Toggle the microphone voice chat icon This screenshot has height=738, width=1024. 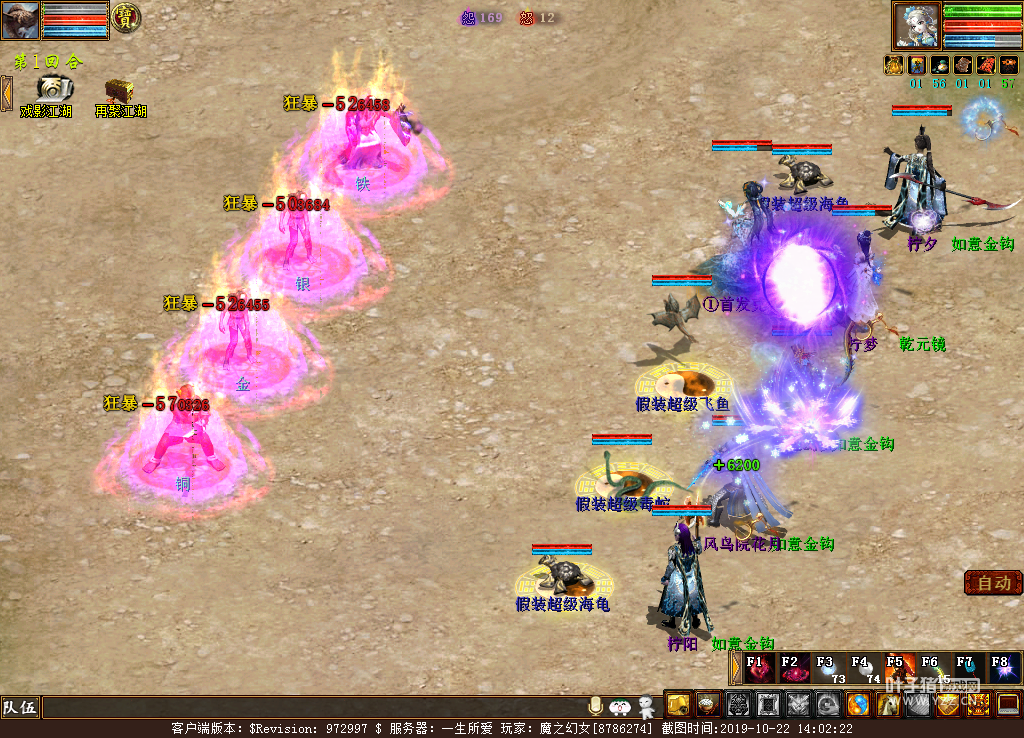click(x=596, y=706)
